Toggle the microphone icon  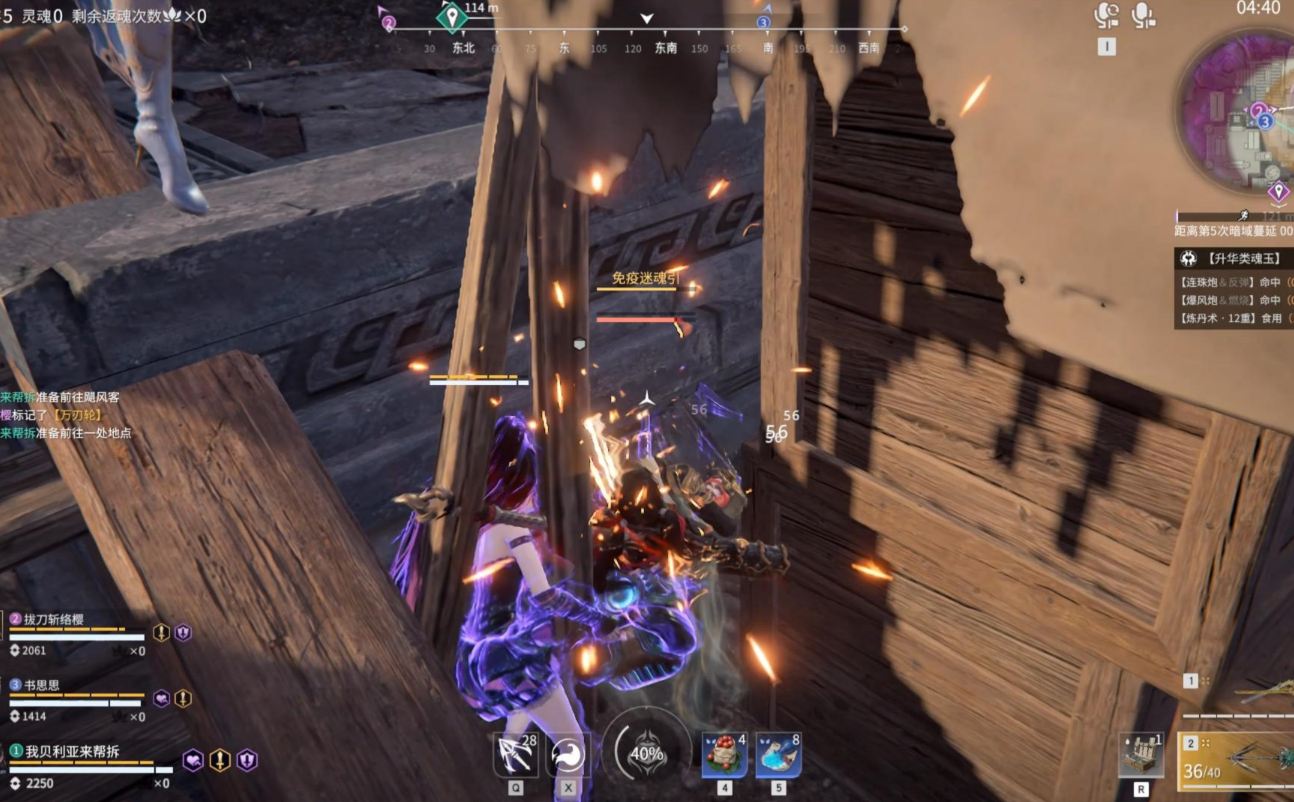1142,15
